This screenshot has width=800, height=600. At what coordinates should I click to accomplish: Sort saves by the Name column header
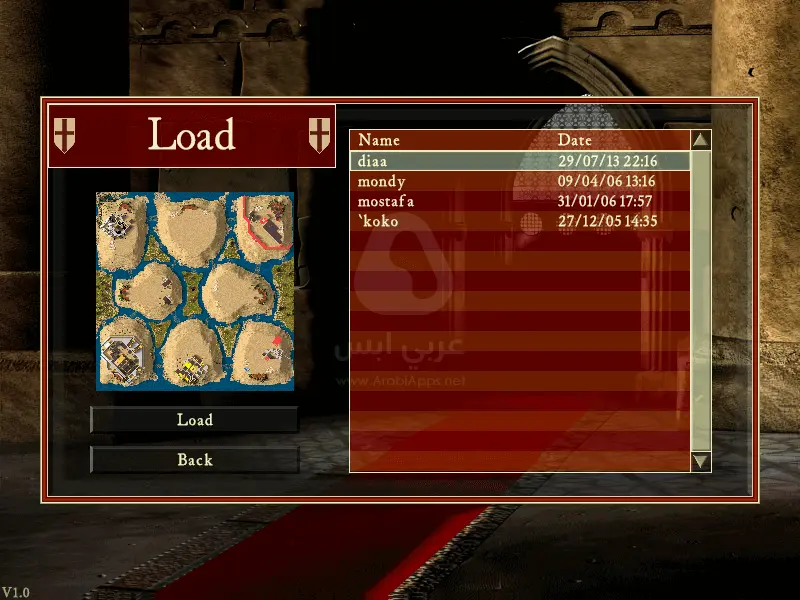(x=379, y=140)
